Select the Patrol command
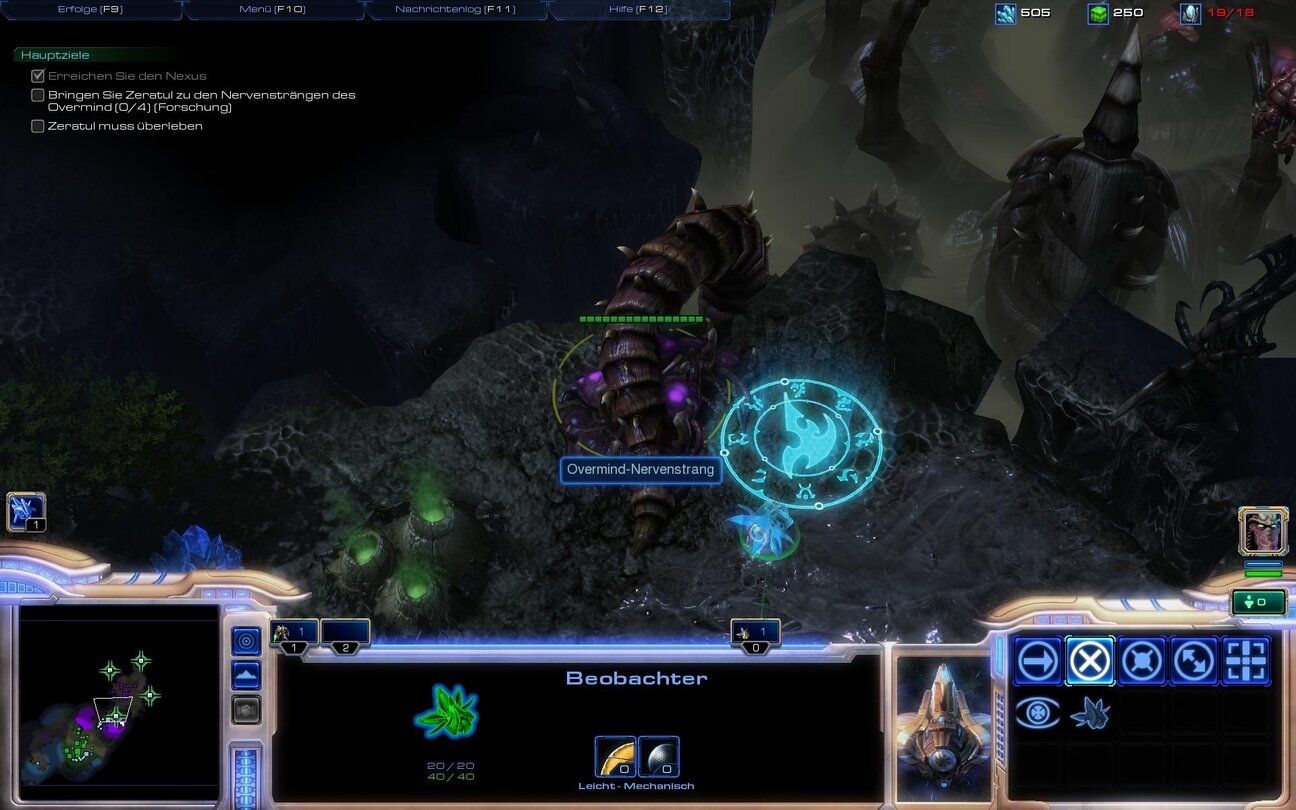 pyautogui.click(x=1193, y=661)
